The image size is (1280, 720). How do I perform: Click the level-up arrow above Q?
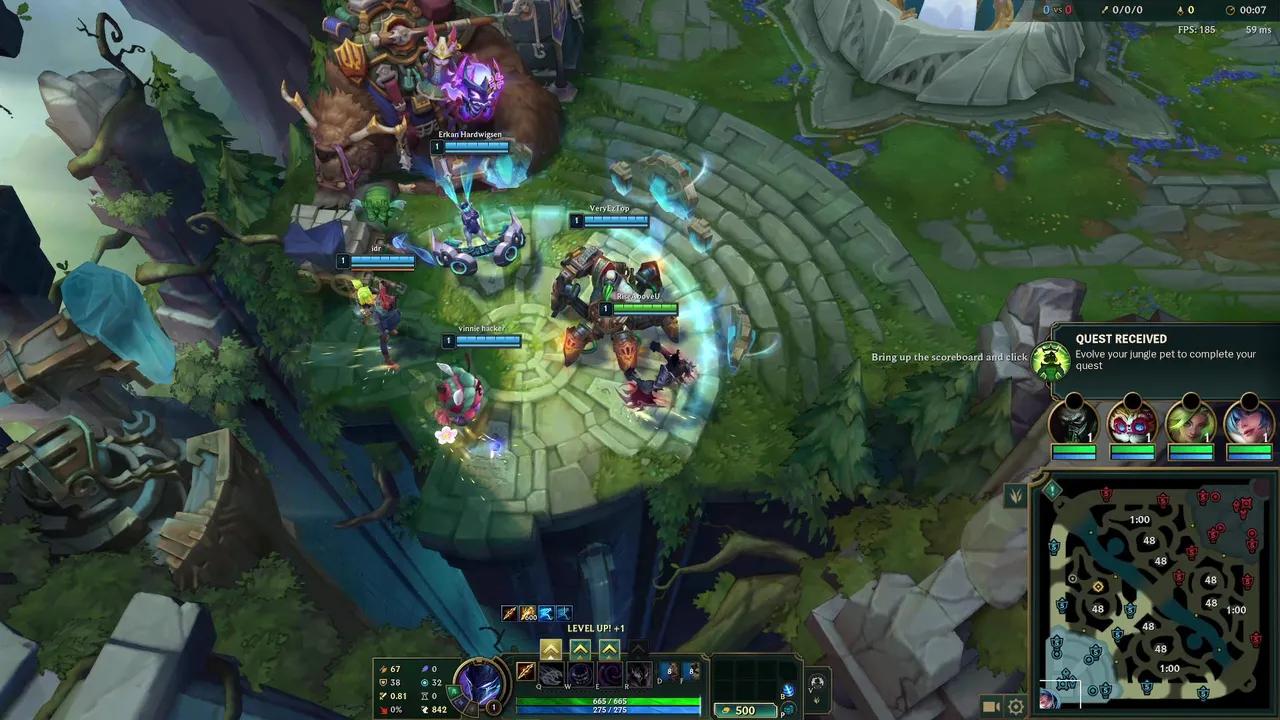point(550,649)
